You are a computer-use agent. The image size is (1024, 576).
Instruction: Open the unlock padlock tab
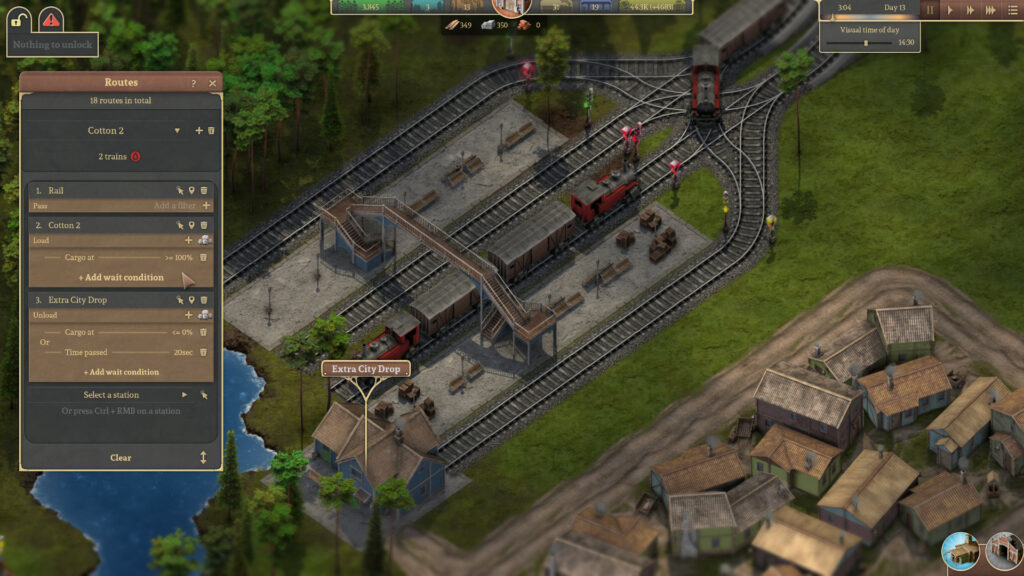[20, 17]
